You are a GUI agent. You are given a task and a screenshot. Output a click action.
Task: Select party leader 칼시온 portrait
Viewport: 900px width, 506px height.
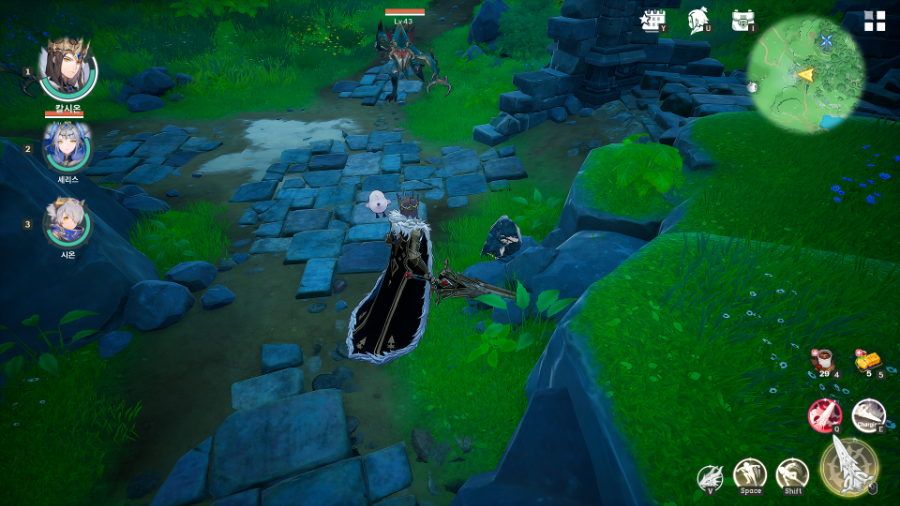(x=67, y=67)
